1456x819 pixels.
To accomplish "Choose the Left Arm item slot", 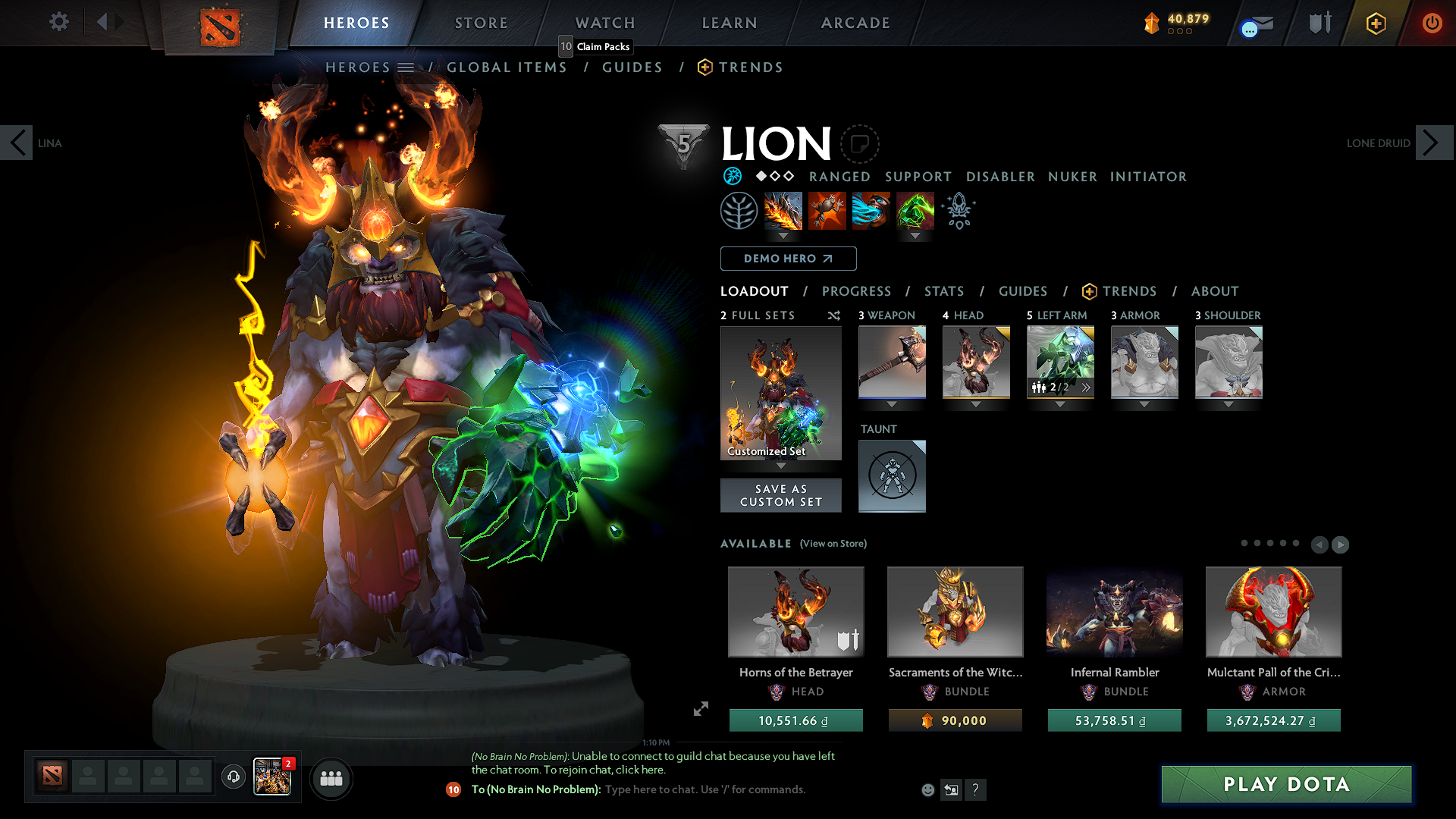I will pos(1060,362).
